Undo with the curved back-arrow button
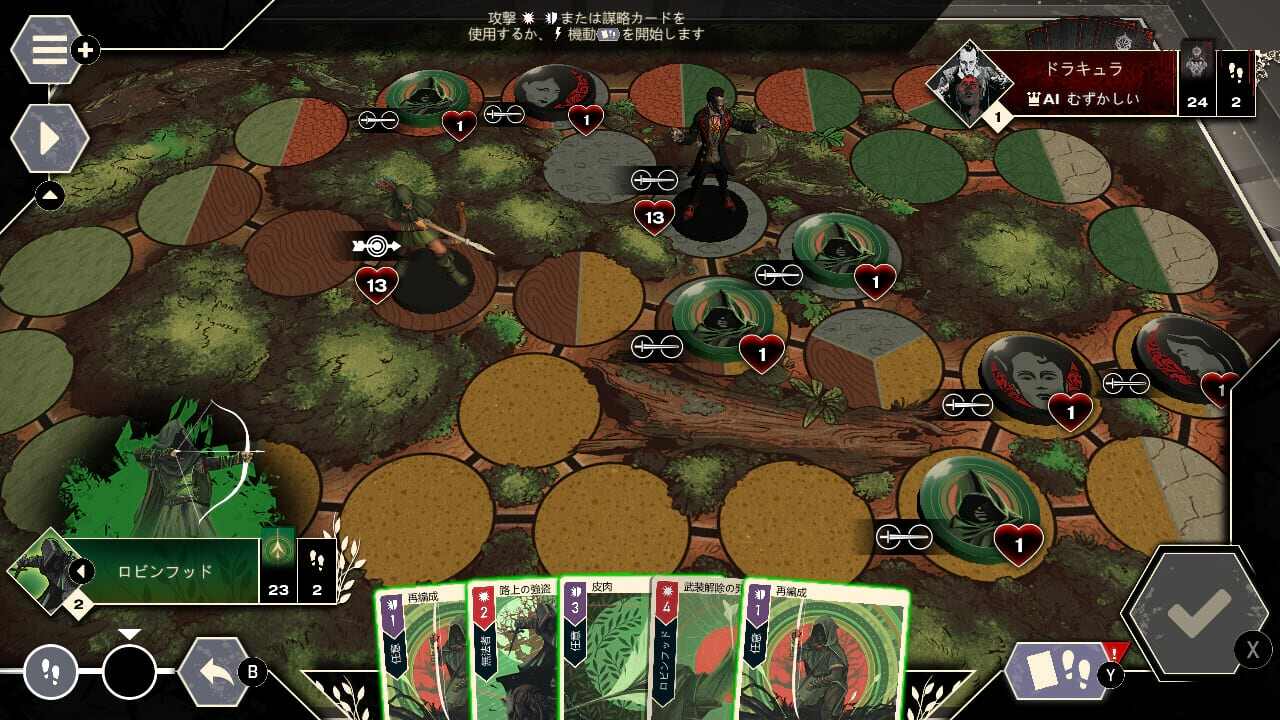The height and width of the screenshot is (720, 1280). pyautogui.click(x=215, y=672)
